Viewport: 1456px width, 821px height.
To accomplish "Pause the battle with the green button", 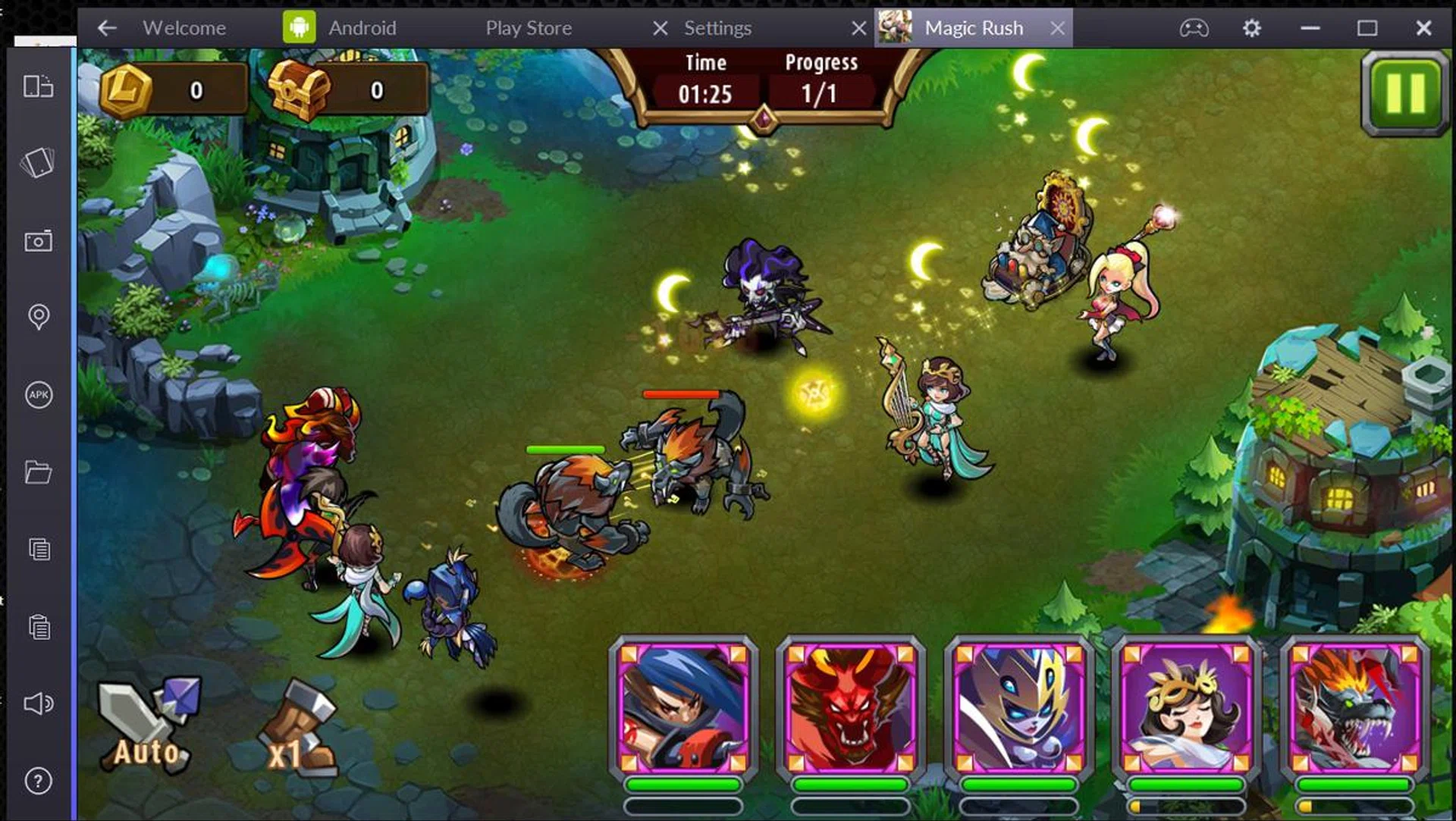I will (1404, 94).
